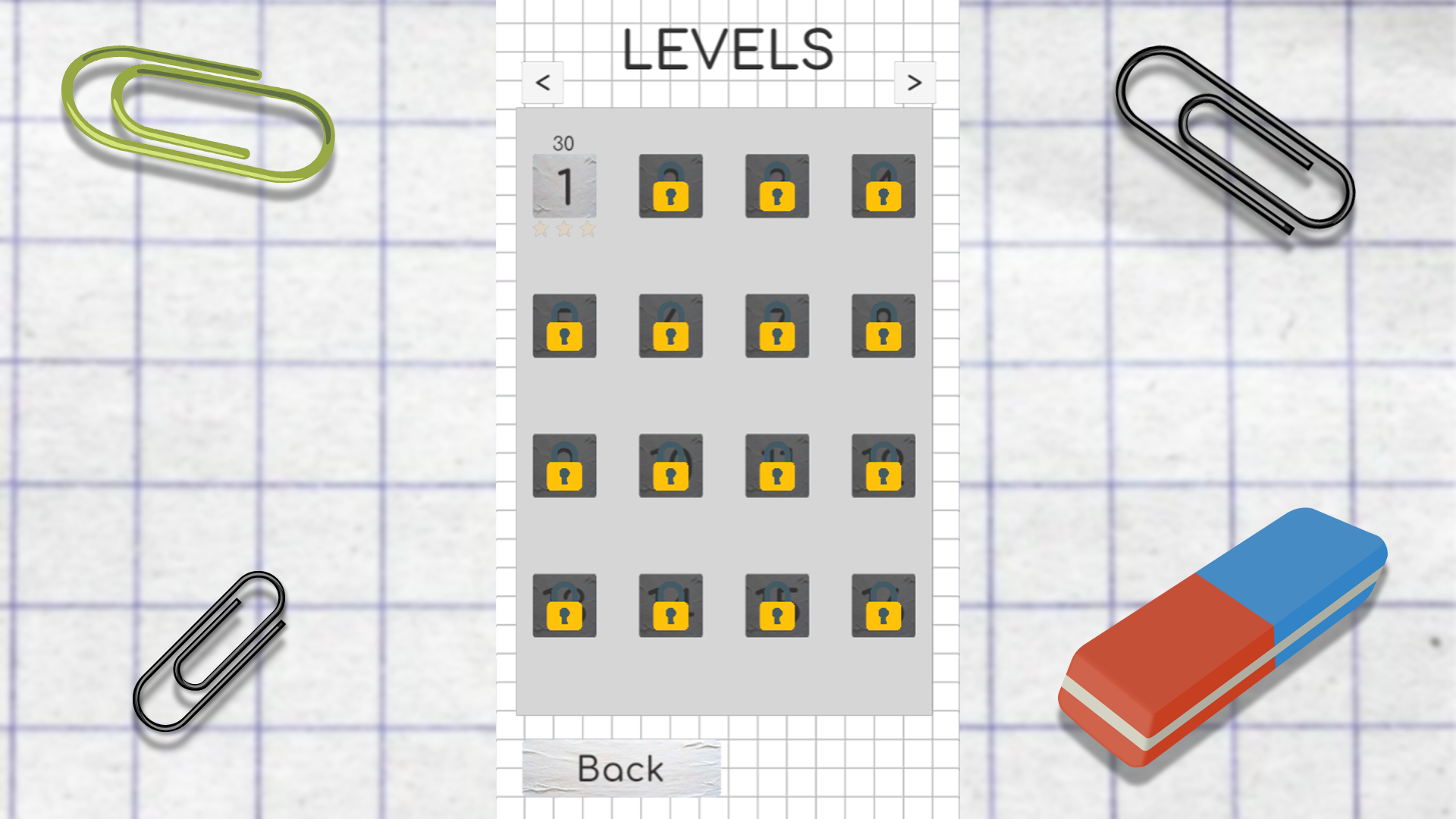This screenshot has height=819, width=1456.
Task: Tap the padlock on level 4
Action: pos(883,186)
